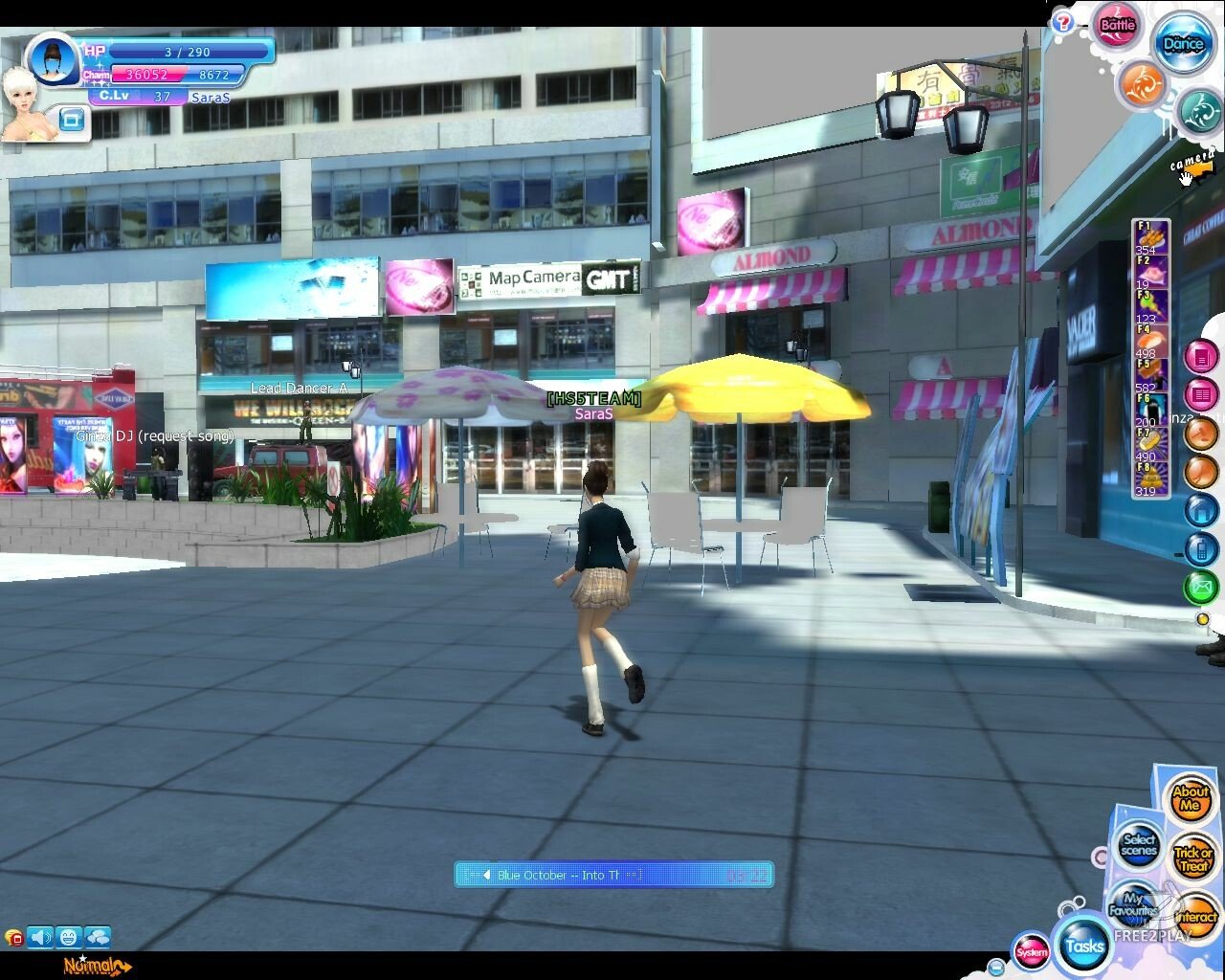Click the player avatar portrait
Image resolution: width=1225 pixels, height=980 pixels.
click(56, 59)
